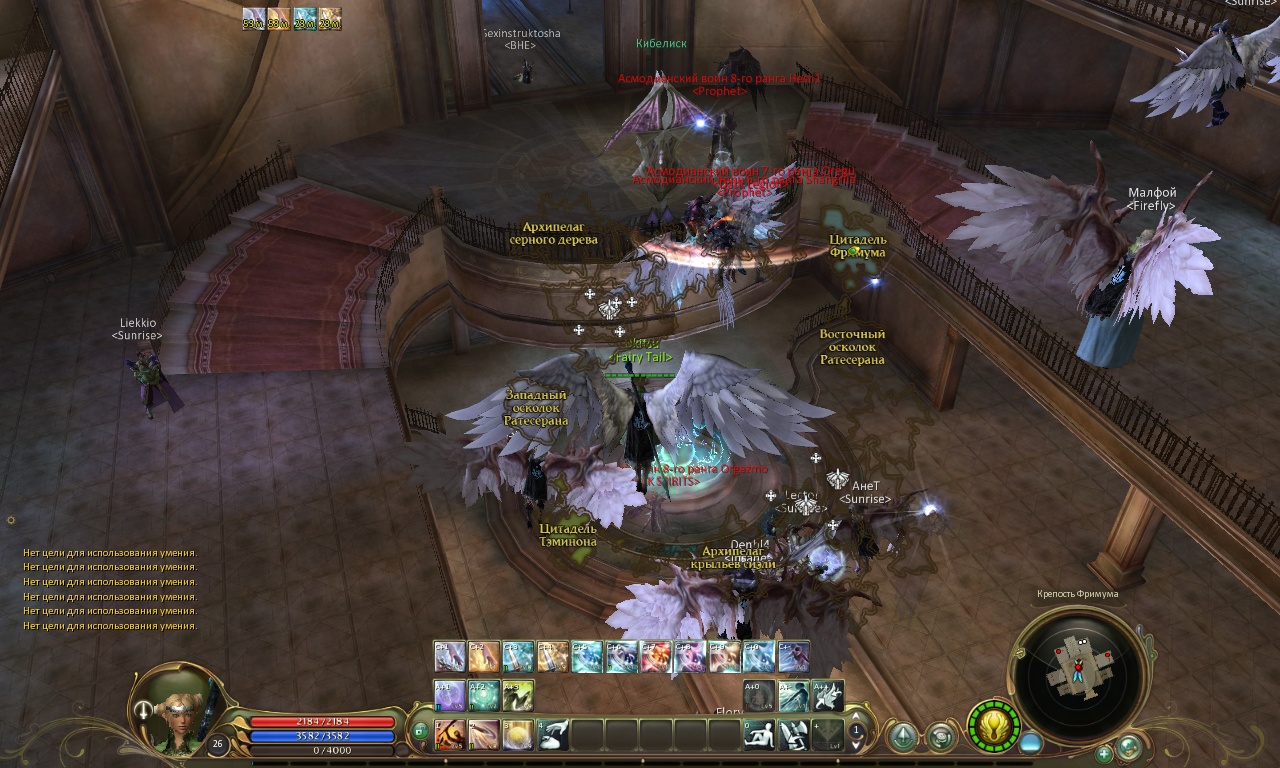
Task: Activate the slot 1 orange attack skill
Action: [x=450, y=735]
